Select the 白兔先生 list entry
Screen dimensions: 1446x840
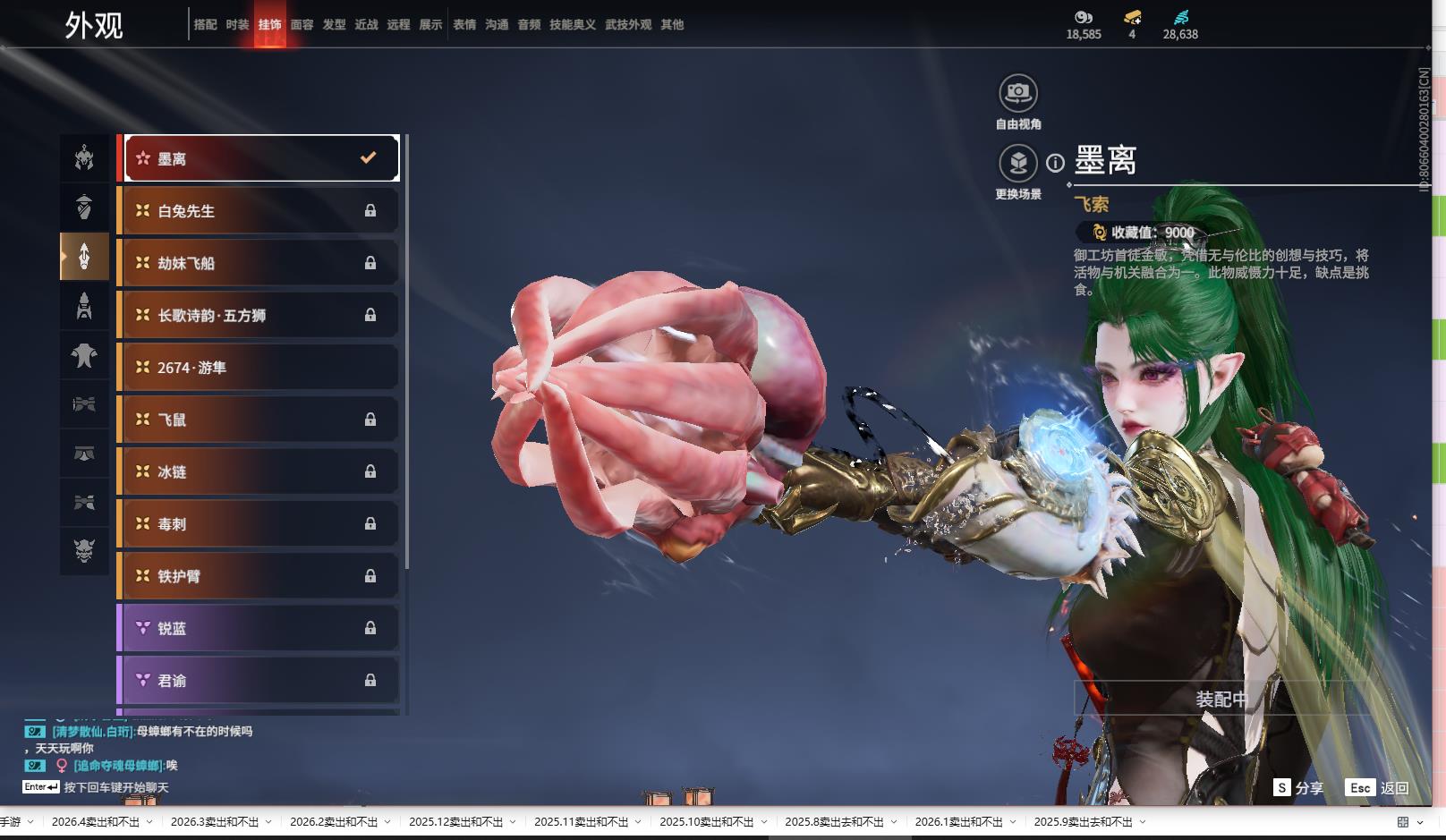click(x=259, y=211)
